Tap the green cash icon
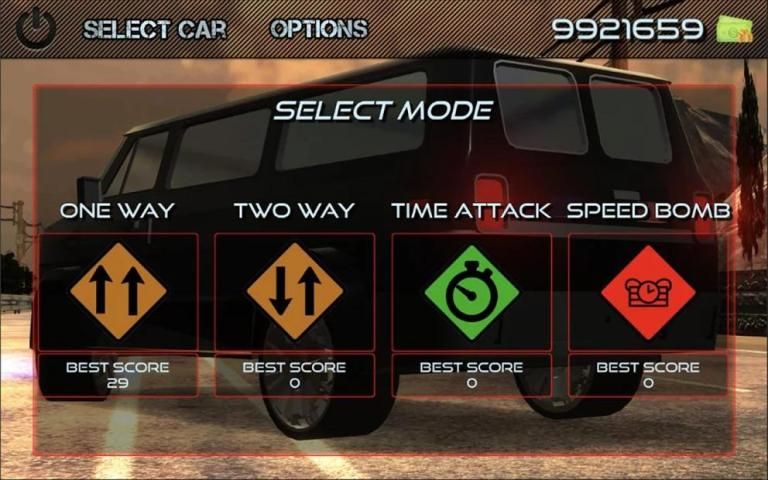 coord(732,29)
